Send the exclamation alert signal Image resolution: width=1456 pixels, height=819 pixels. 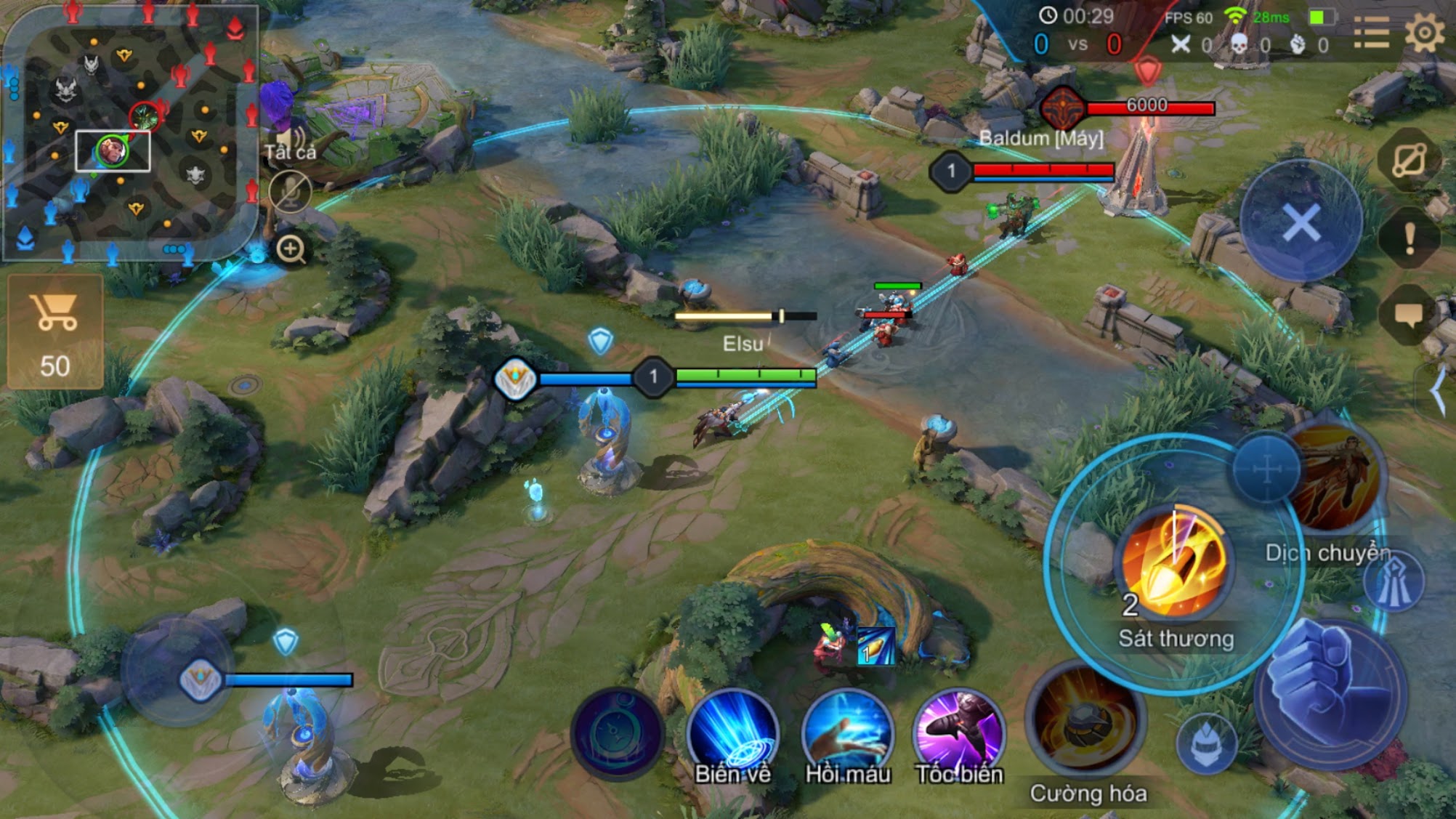click(x=1410, y=238)
